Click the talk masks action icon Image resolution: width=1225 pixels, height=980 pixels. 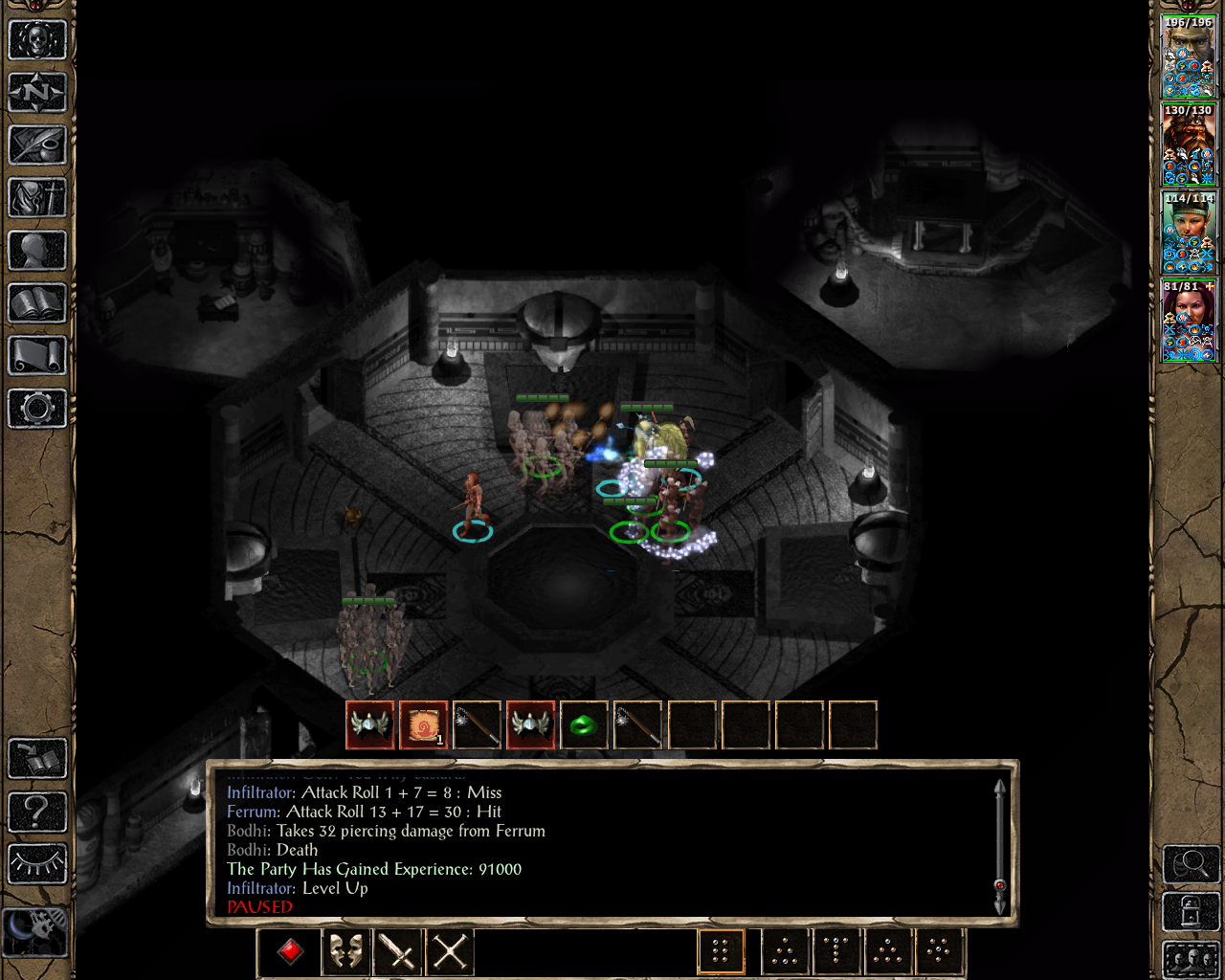pyautogui.click(x=345, y=950)
